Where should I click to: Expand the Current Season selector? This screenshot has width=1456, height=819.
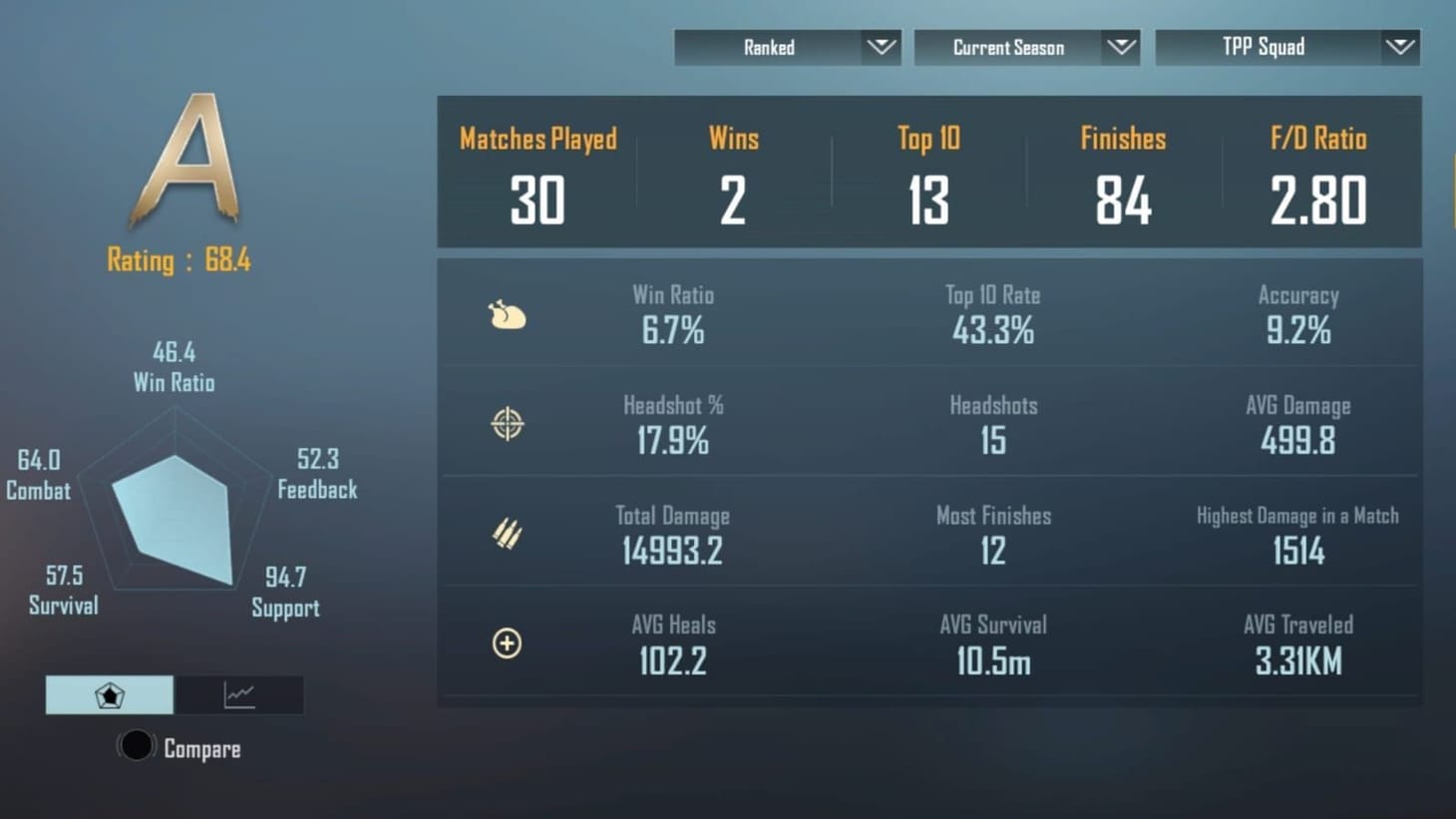coord(1027,47)
